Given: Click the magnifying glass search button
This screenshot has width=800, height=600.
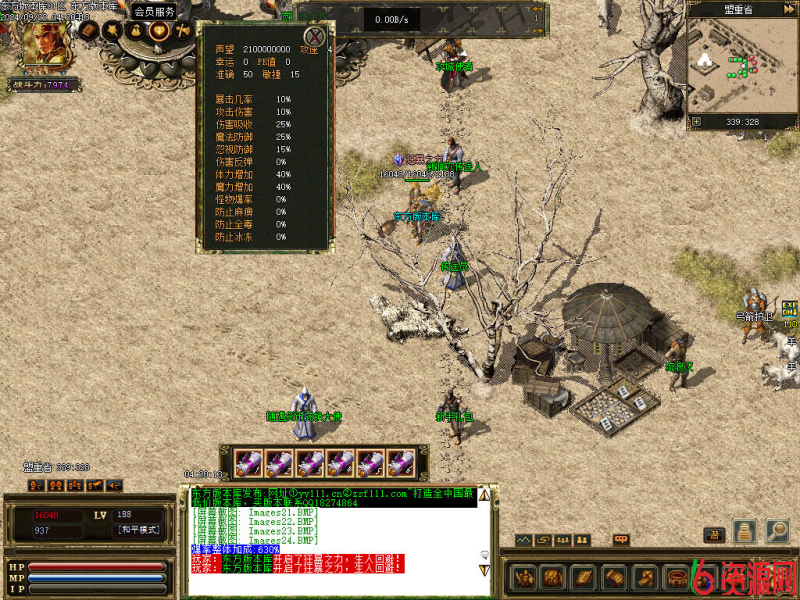Looking at the screenshot, I should point(777,531).
